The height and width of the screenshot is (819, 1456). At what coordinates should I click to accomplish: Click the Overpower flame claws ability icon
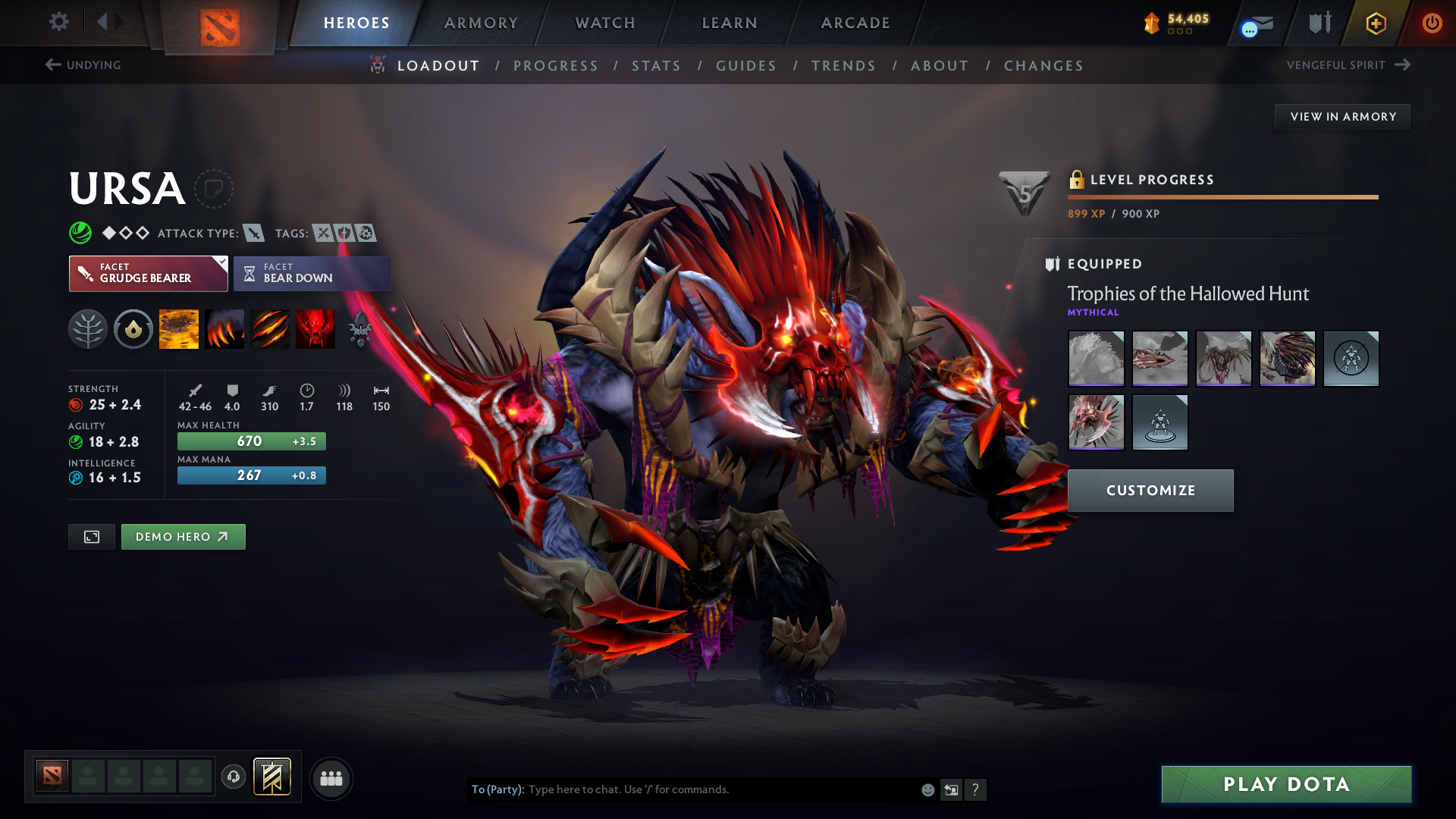click(224, 328)
